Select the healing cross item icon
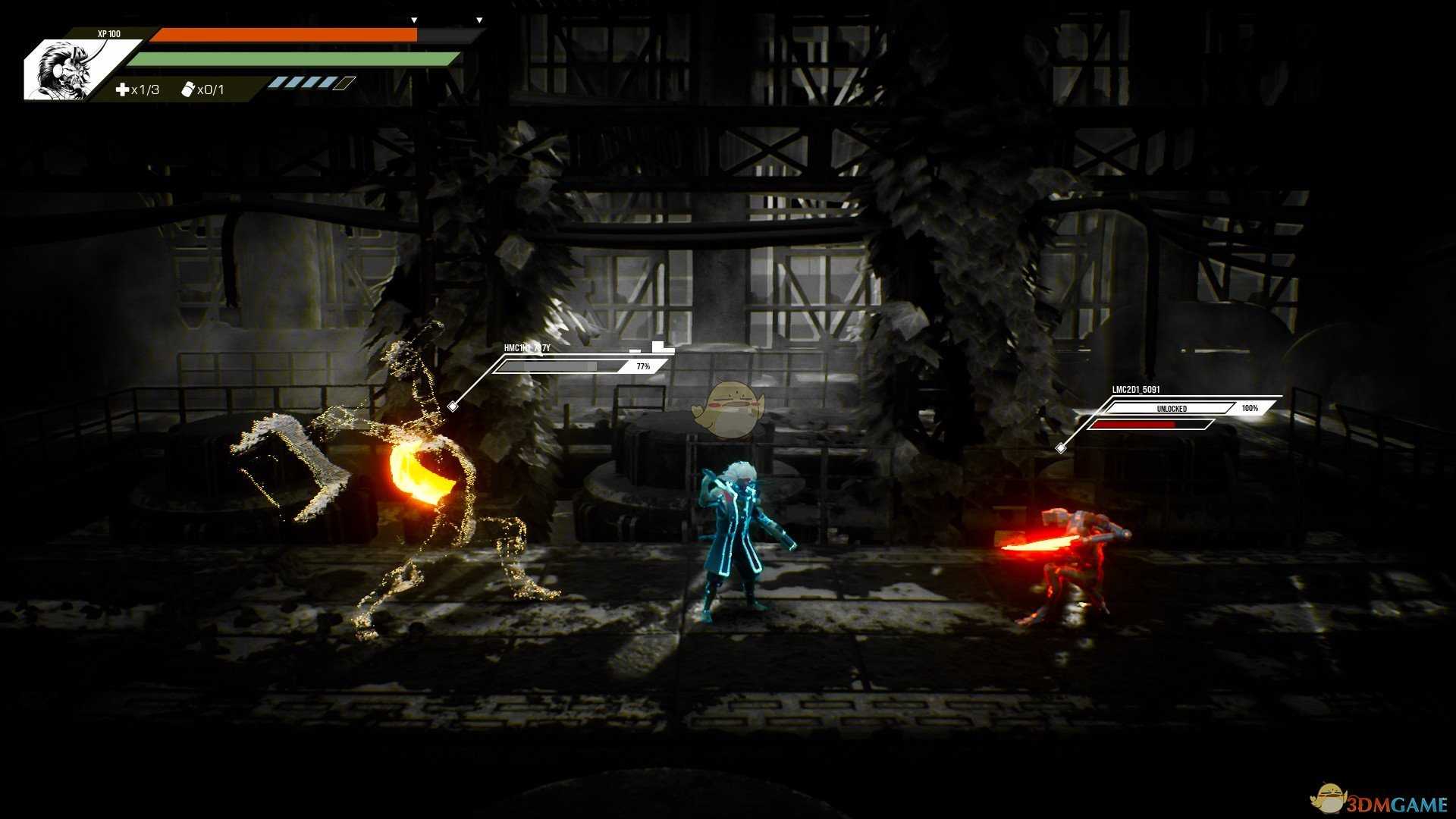 click(x=122, y=89)
